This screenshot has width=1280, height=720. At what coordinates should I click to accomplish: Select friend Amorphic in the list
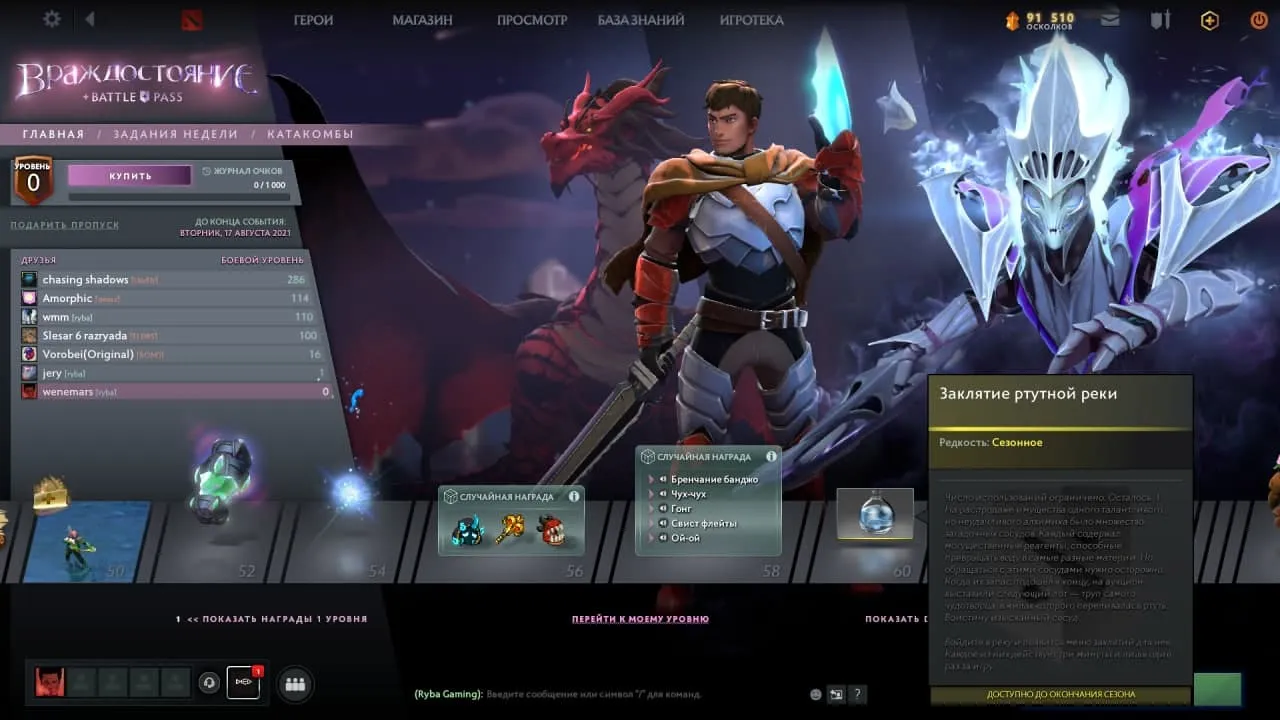pyautogui.click(x=67, y=298)
